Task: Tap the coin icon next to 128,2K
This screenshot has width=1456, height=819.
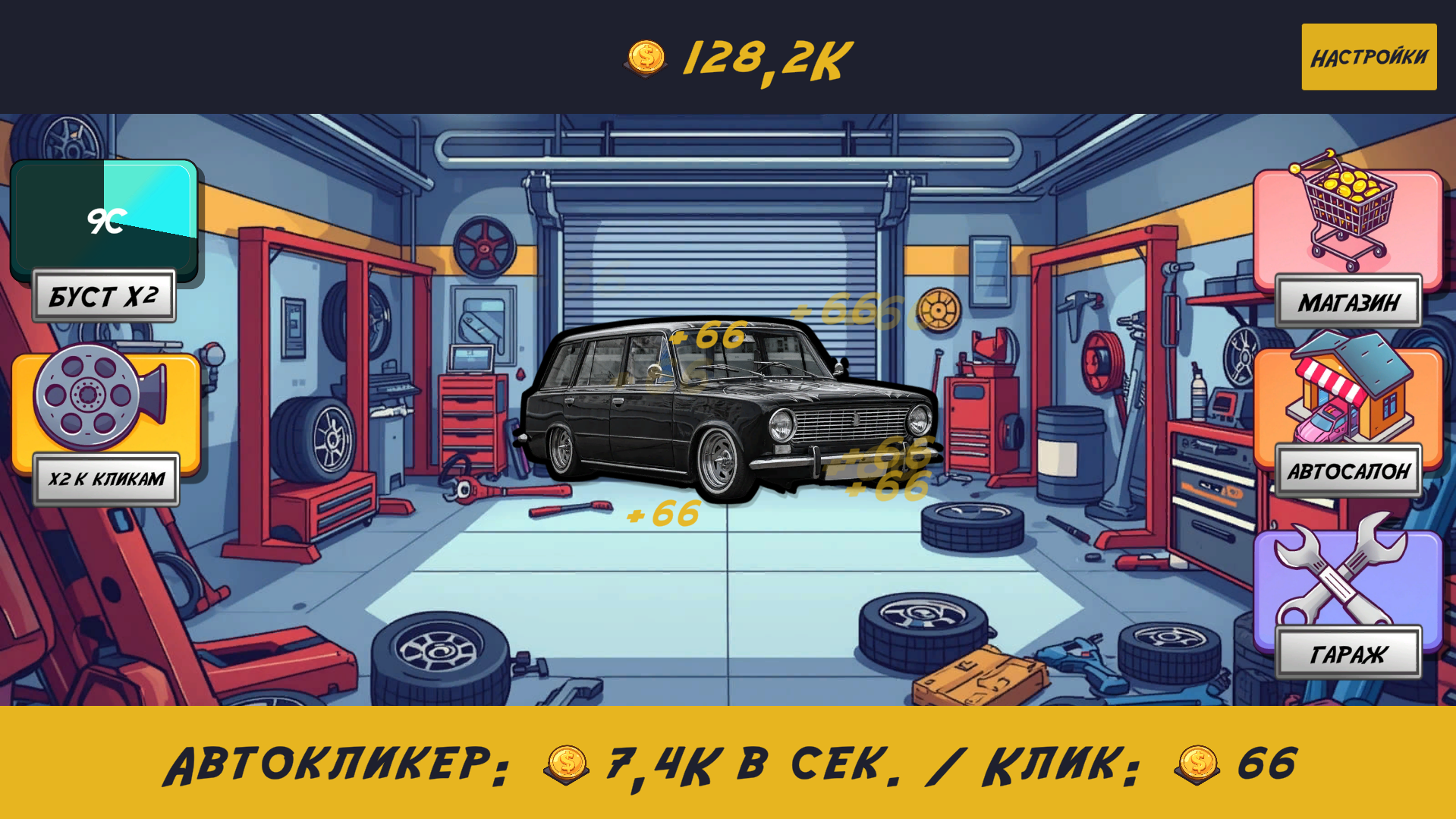Action: click(646, 55)
